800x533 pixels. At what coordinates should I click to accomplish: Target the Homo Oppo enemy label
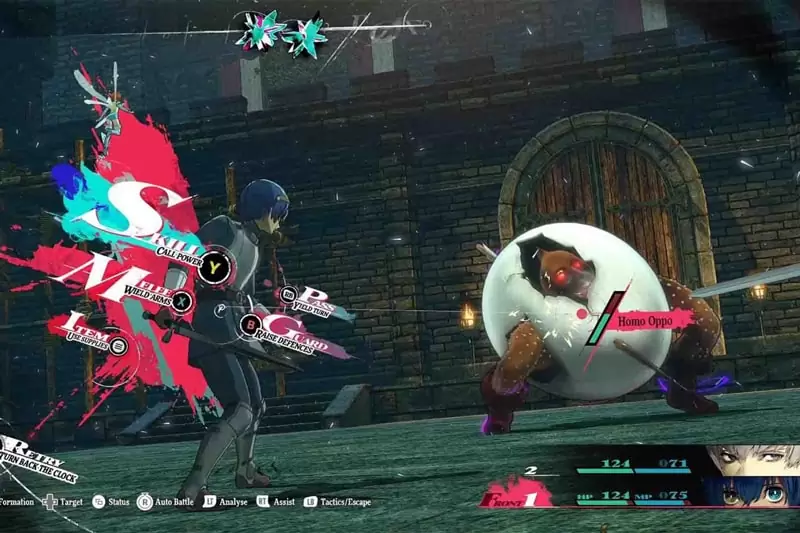(650, 318)
